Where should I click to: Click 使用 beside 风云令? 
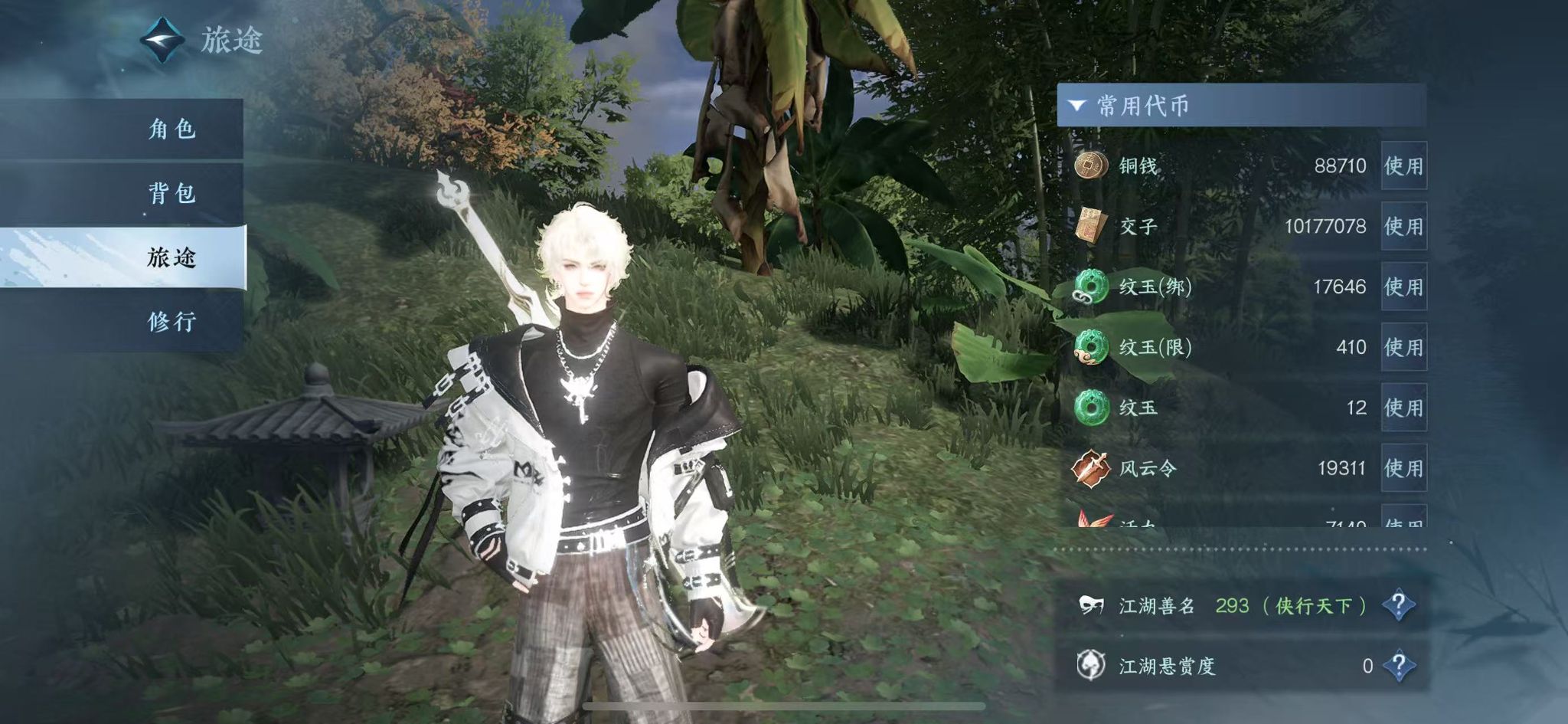pos(1403,468)
